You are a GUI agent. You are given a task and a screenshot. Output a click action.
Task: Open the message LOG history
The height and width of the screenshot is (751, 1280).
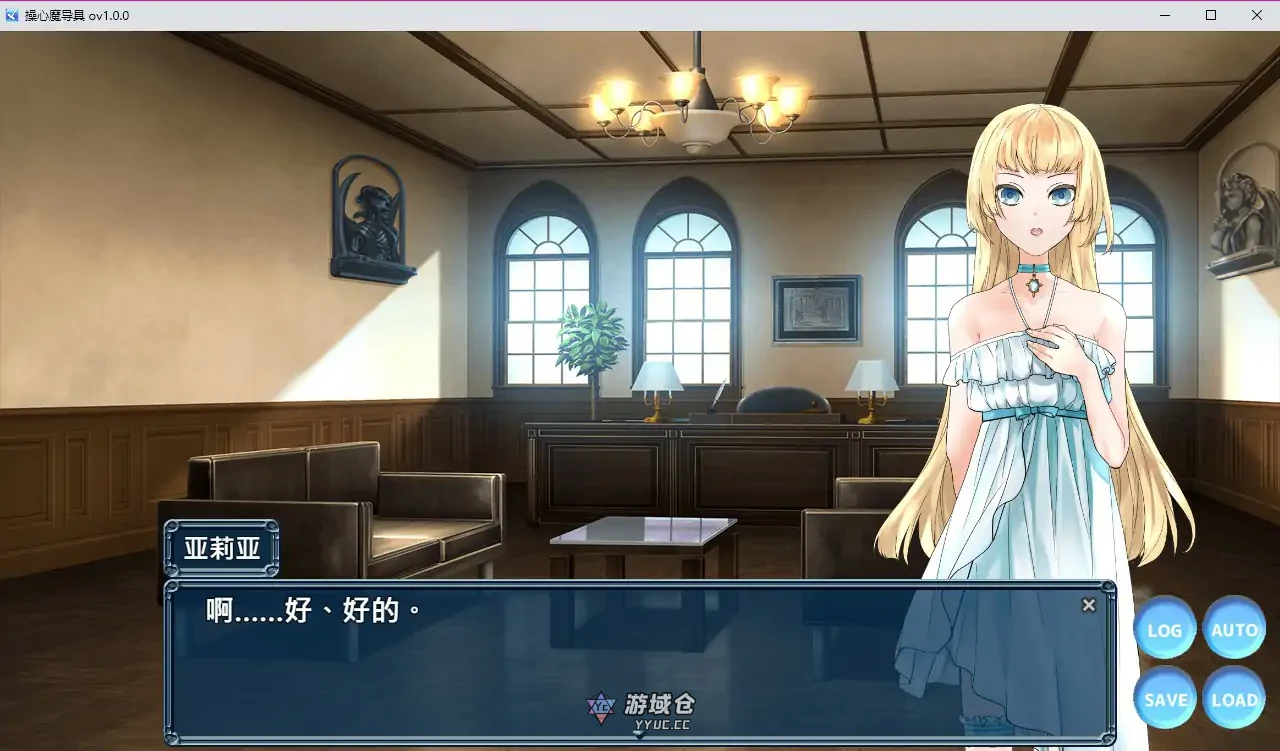click(1164, 629)
